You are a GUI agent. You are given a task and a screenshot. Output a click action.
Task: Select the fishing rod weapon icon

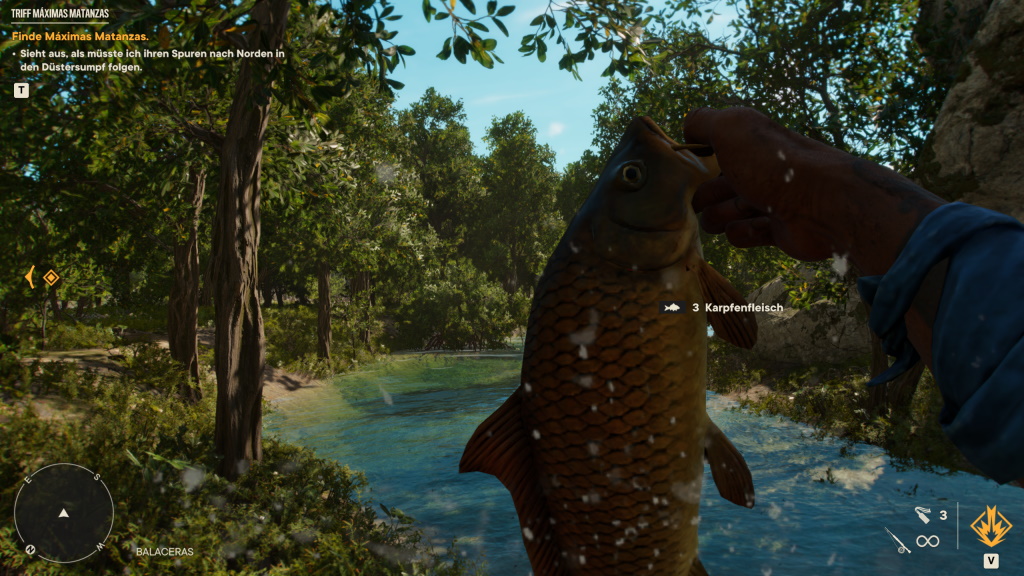pos(897,541)
